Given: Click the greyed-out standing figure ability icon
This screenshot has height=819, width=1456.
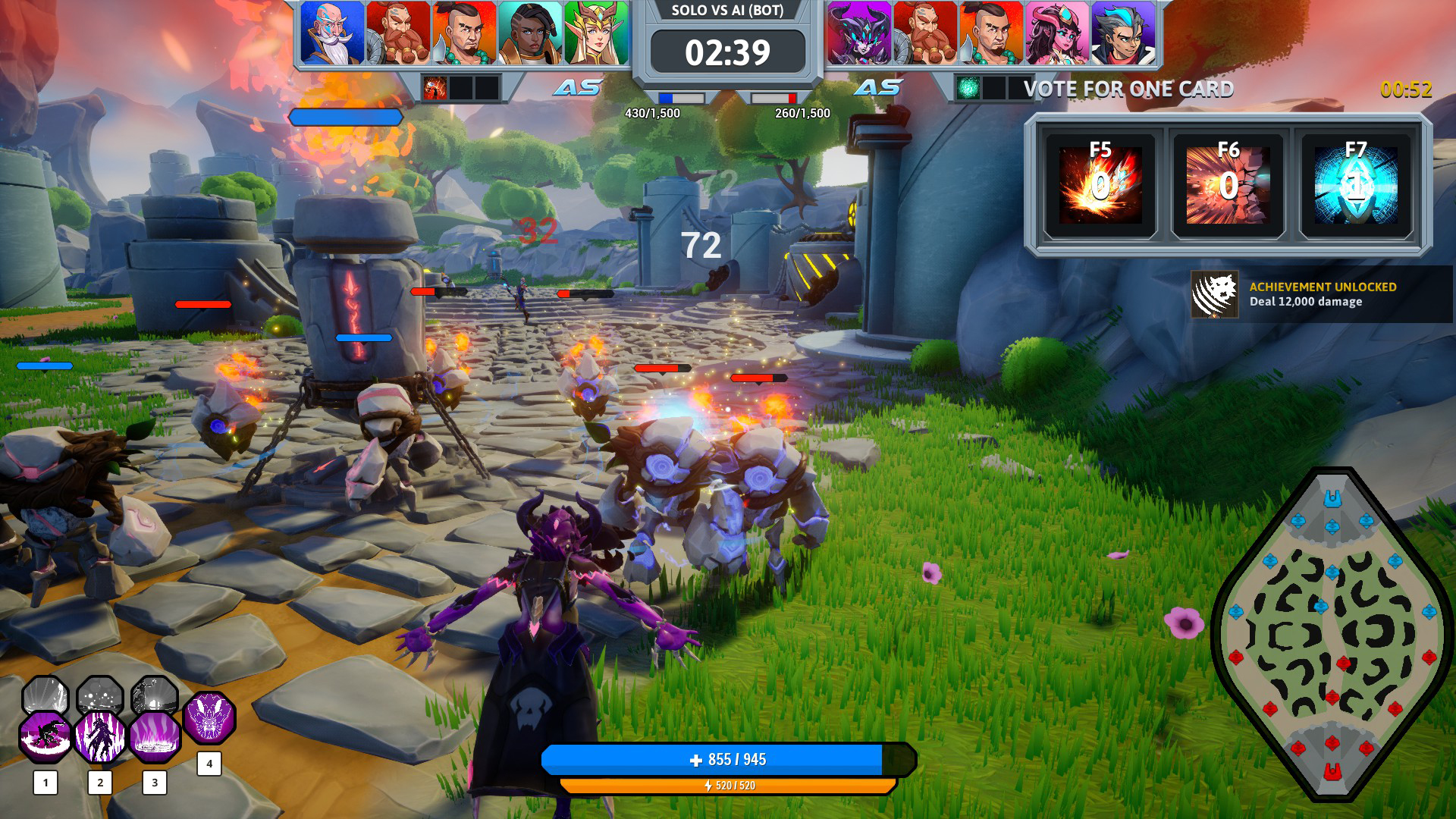Looking at the screenshot, I should [x=155, y=695].
